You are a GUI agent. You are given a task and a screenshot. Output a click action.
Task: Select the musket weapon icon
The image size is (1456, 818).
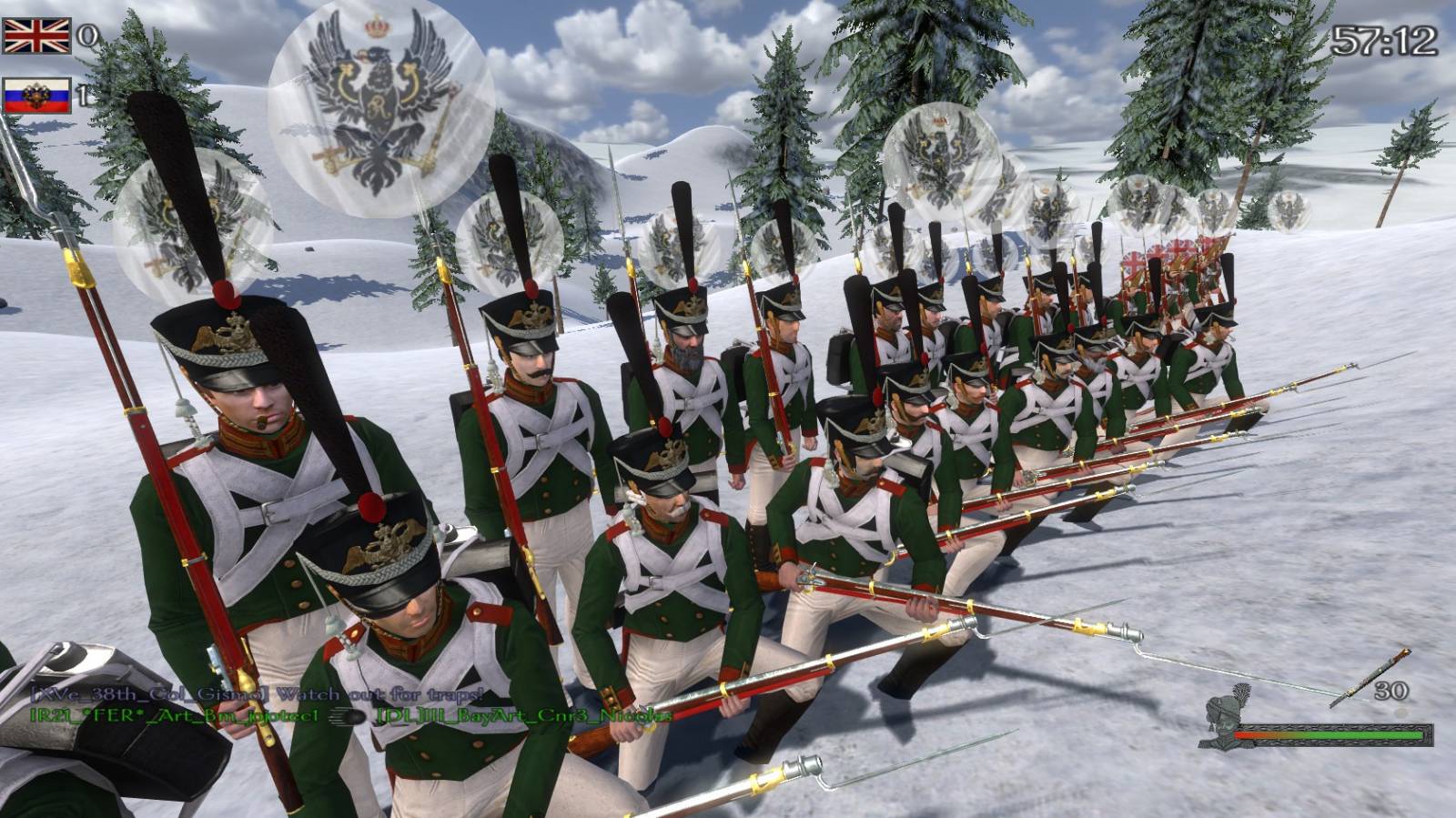[1369, 678]
